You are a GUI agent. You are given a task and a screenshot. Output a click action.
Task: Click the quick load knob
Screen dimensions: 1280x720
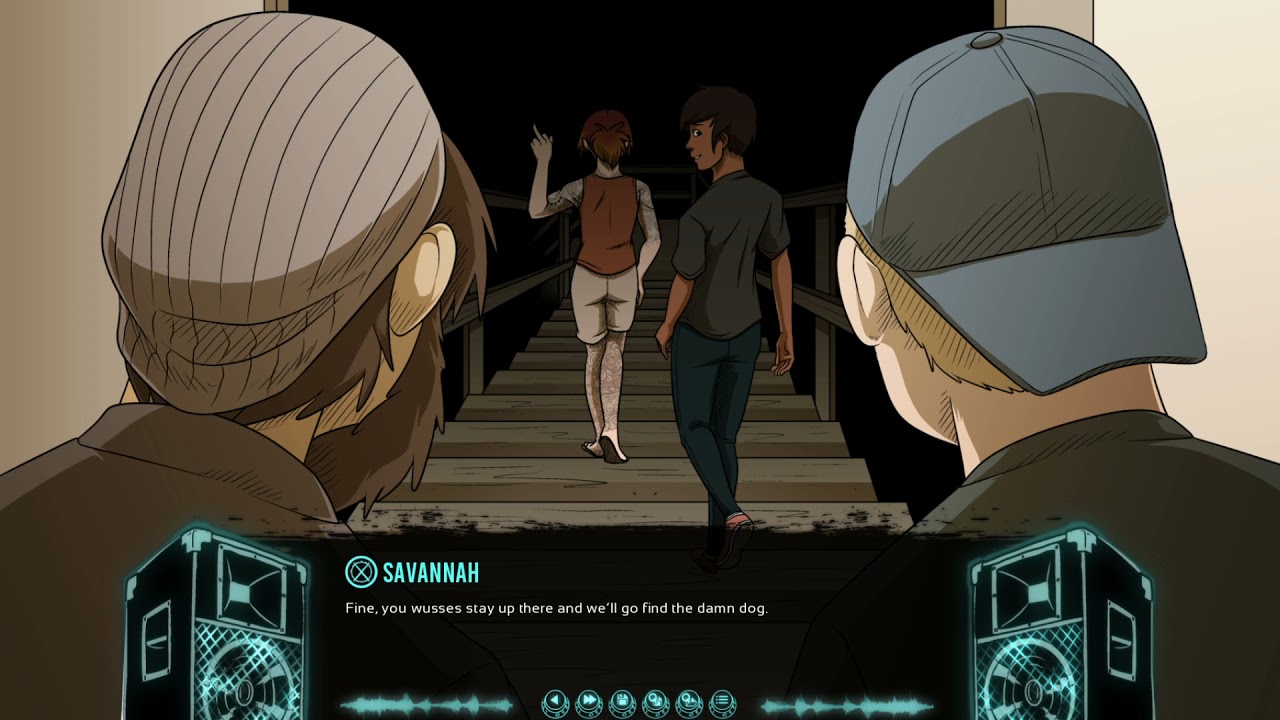tap(688, 703)
